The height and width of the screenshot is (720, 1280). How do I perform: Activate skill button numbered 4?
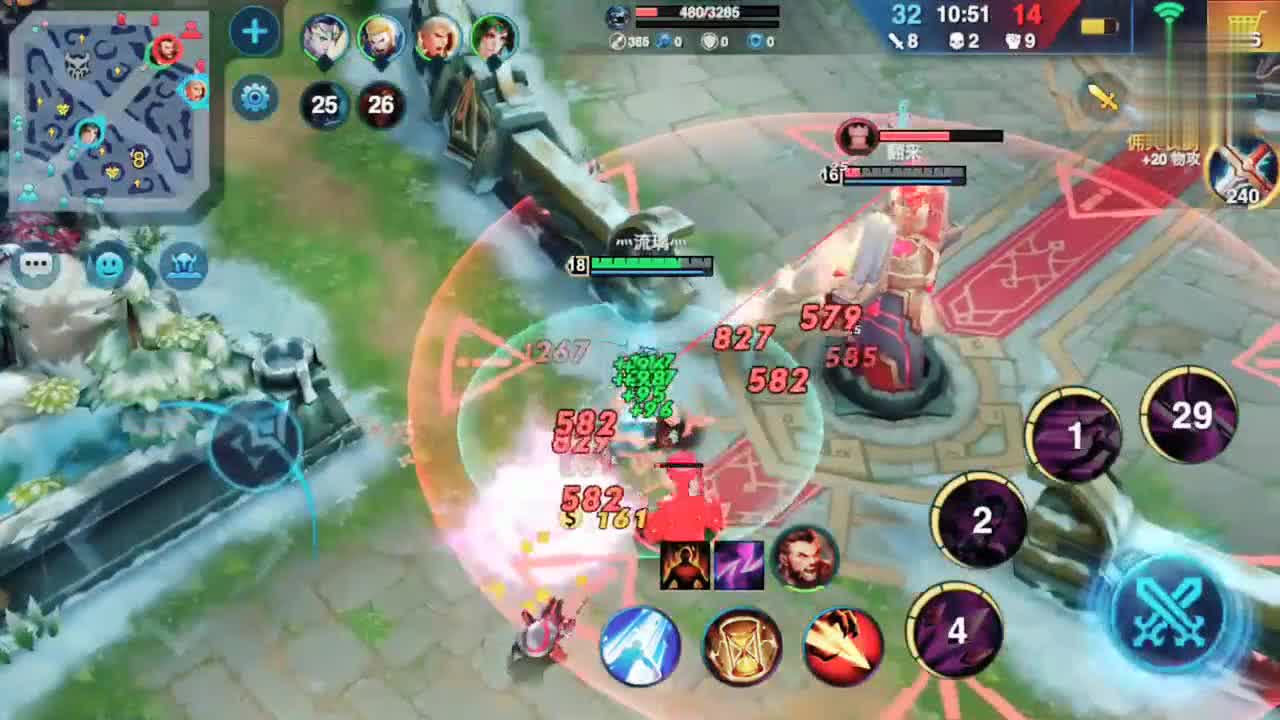point(956,630)
